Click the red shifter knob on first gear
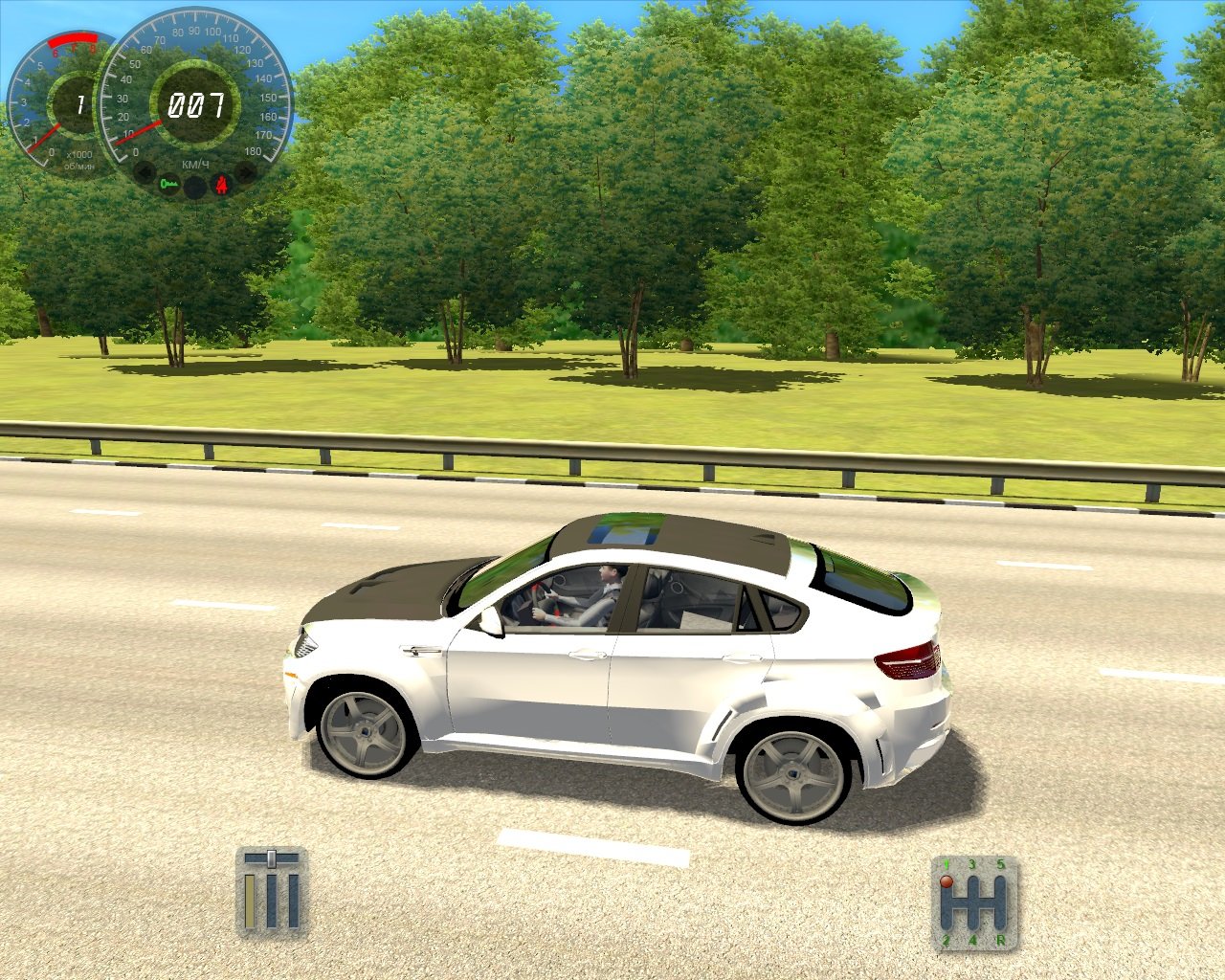 pyautogui.click(x=947, y=881)
